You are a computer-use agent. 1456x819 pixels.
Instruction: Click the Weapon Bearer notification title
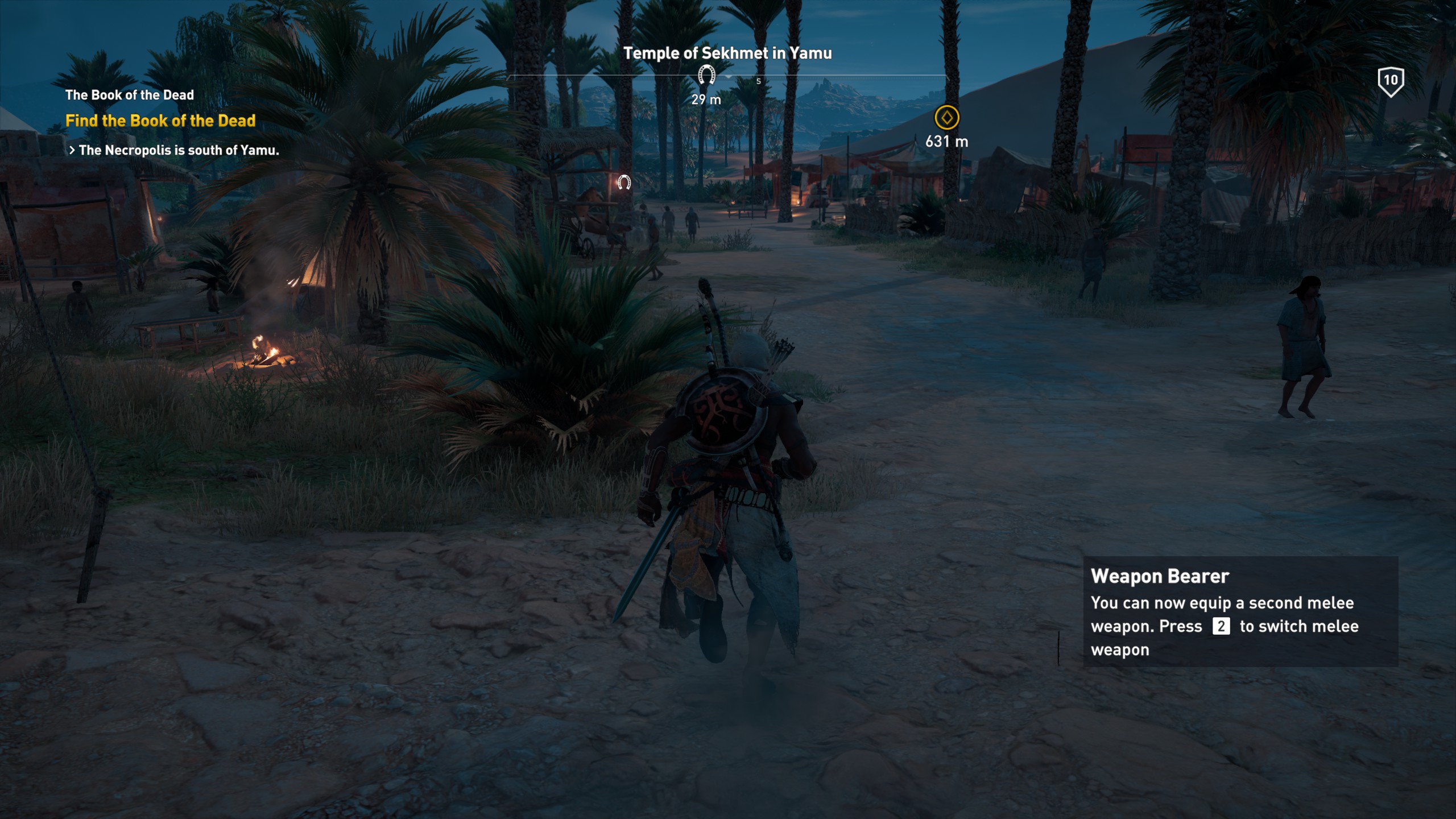coord(1160,576)
